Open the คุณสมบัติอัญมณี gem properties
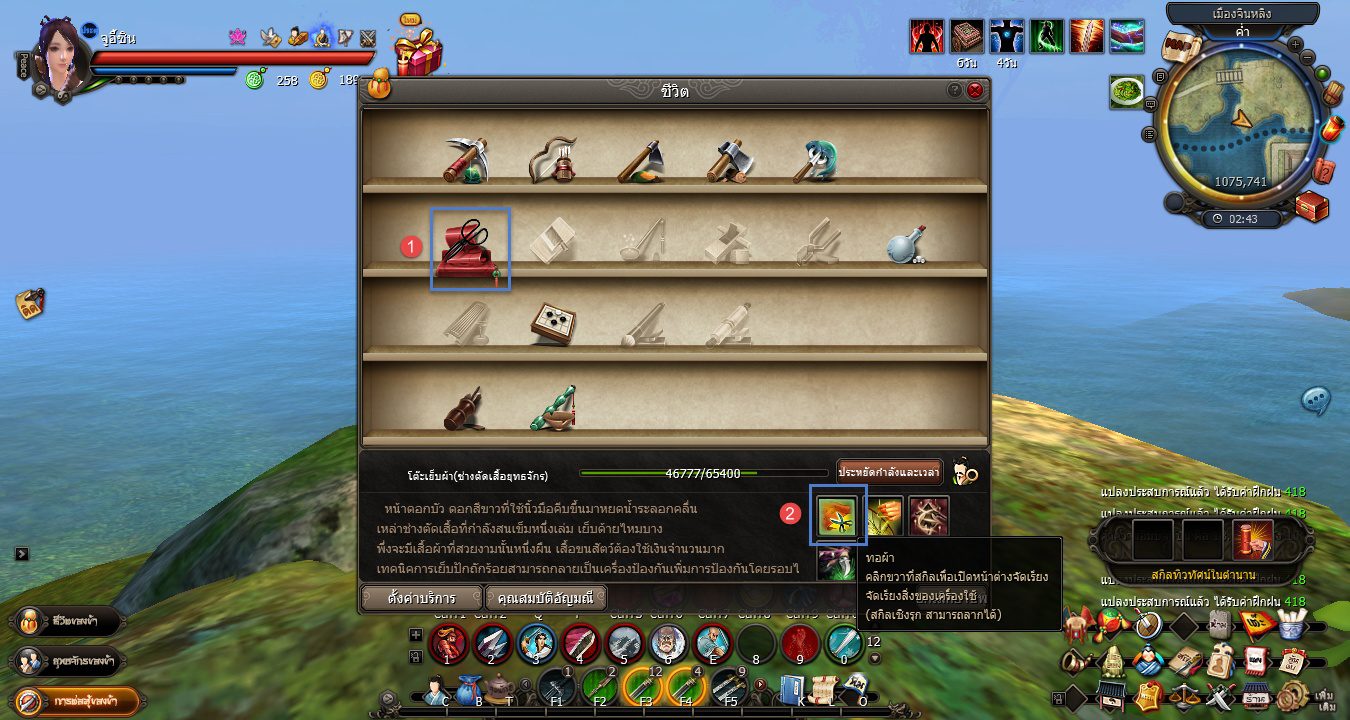Image resolution: width=1350 pixels, height=720 pixels. pos(546,598)
